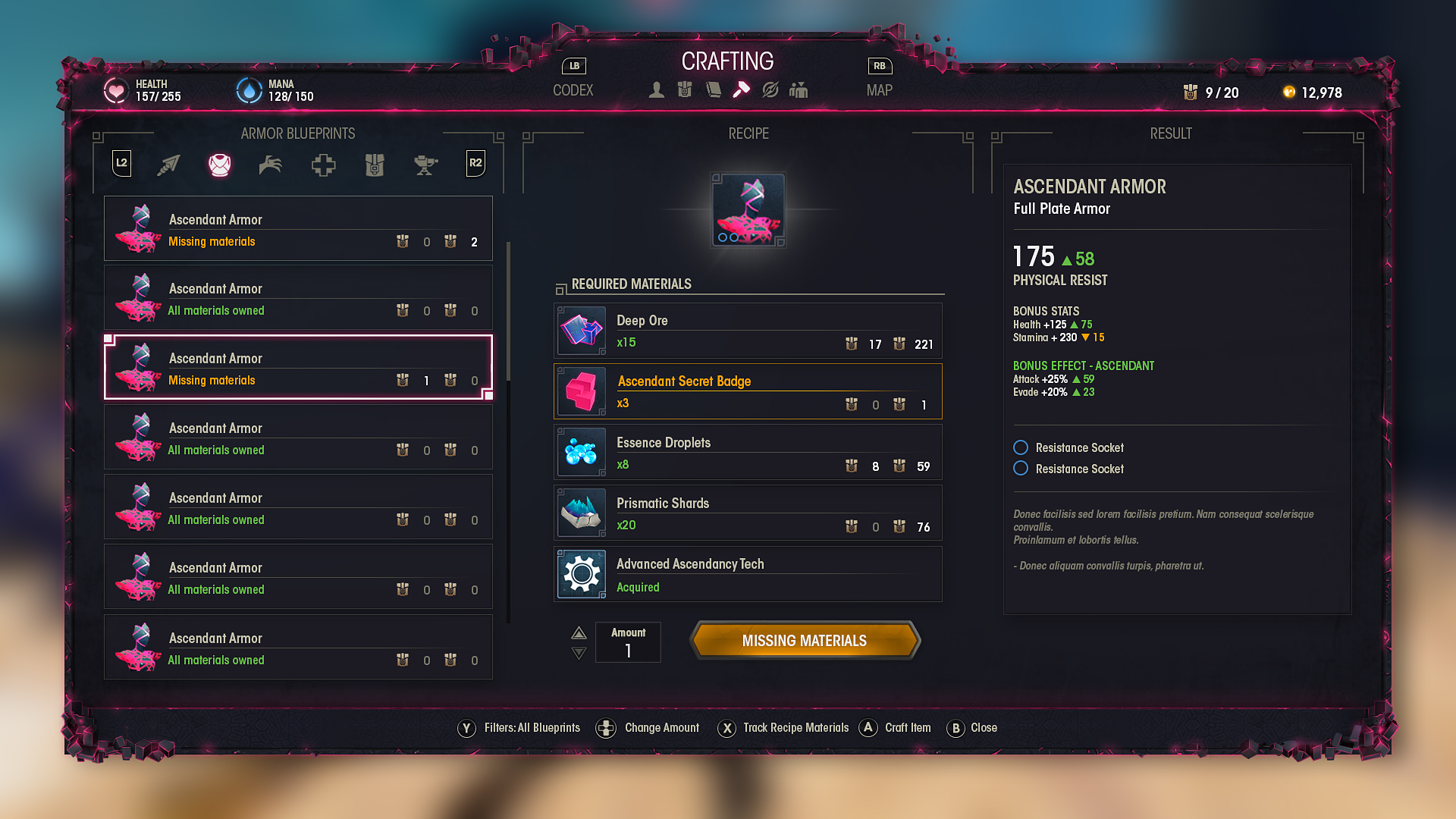The height and width of the screenshot is (819, 1456).
Task: Open the character silhouette tab
Action: (657, 90)
